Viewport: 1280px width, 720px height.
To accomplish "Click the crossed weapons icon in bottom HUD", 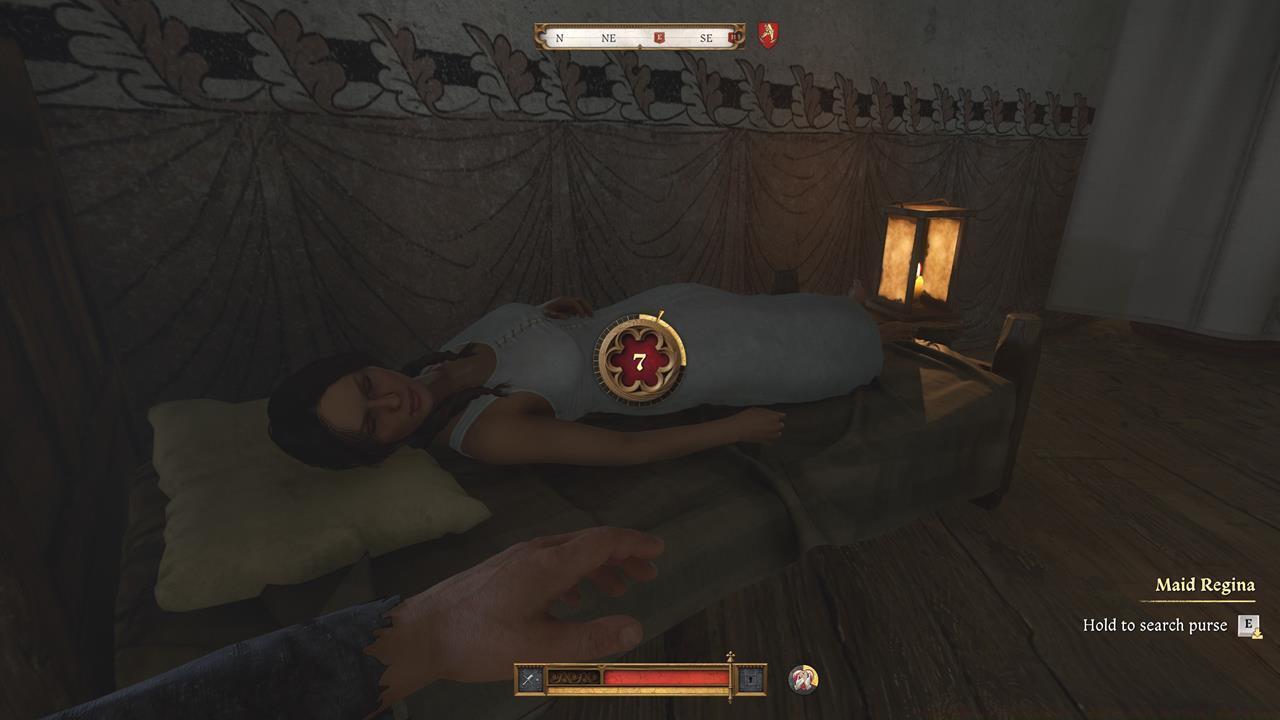I will tap(530, 678).
